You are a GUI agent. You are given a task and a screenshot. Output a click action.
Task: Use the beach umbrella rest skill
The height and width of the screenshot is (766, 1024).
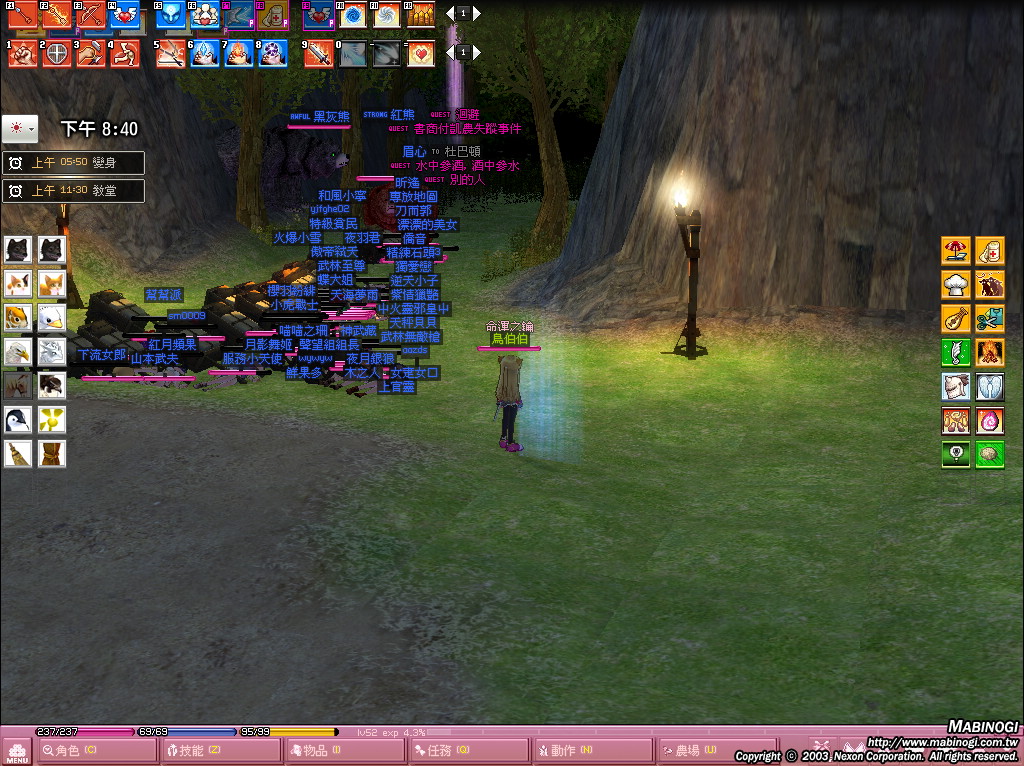coord(956,251)
